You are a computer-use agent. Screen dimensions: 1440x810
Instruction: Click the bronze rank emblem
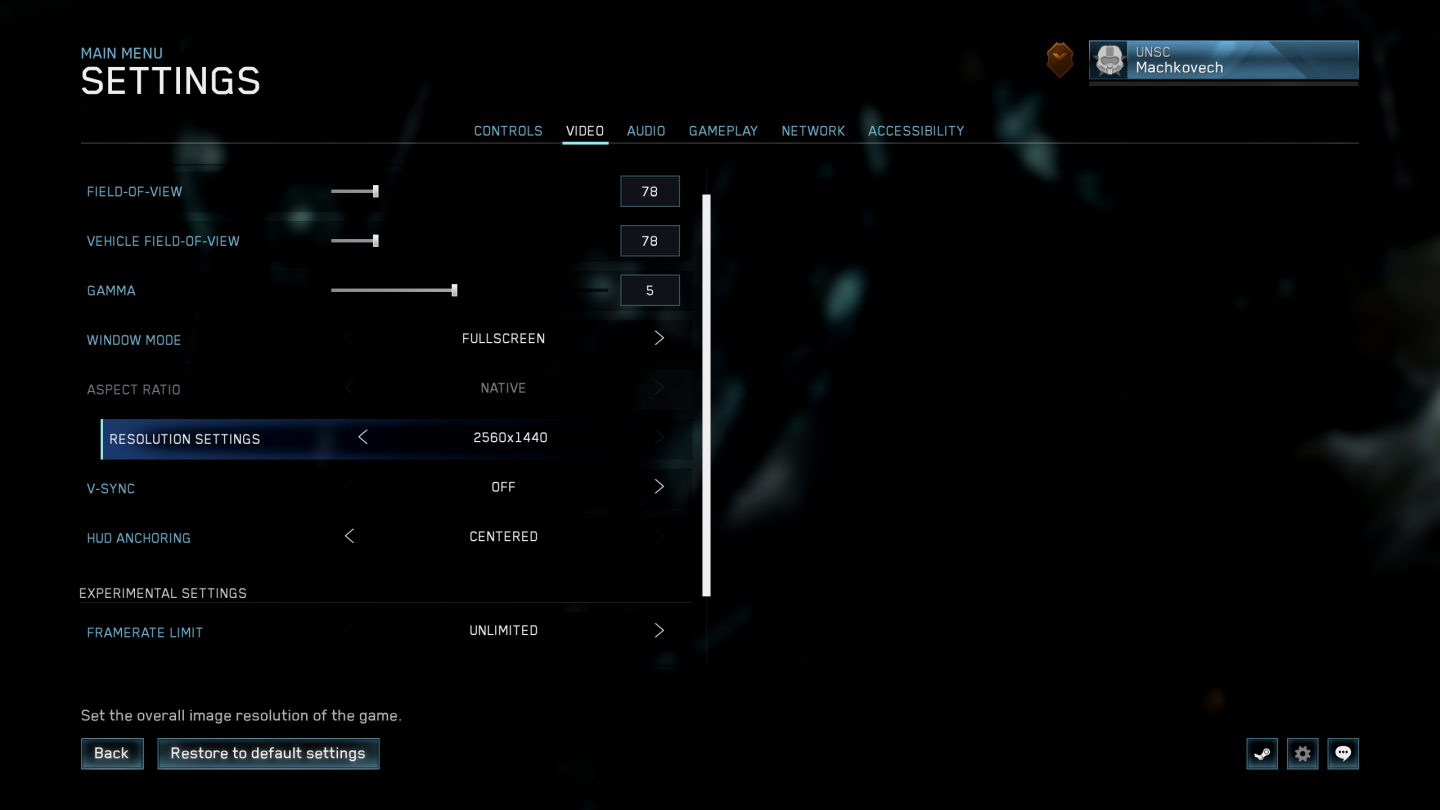[1059, 59]
